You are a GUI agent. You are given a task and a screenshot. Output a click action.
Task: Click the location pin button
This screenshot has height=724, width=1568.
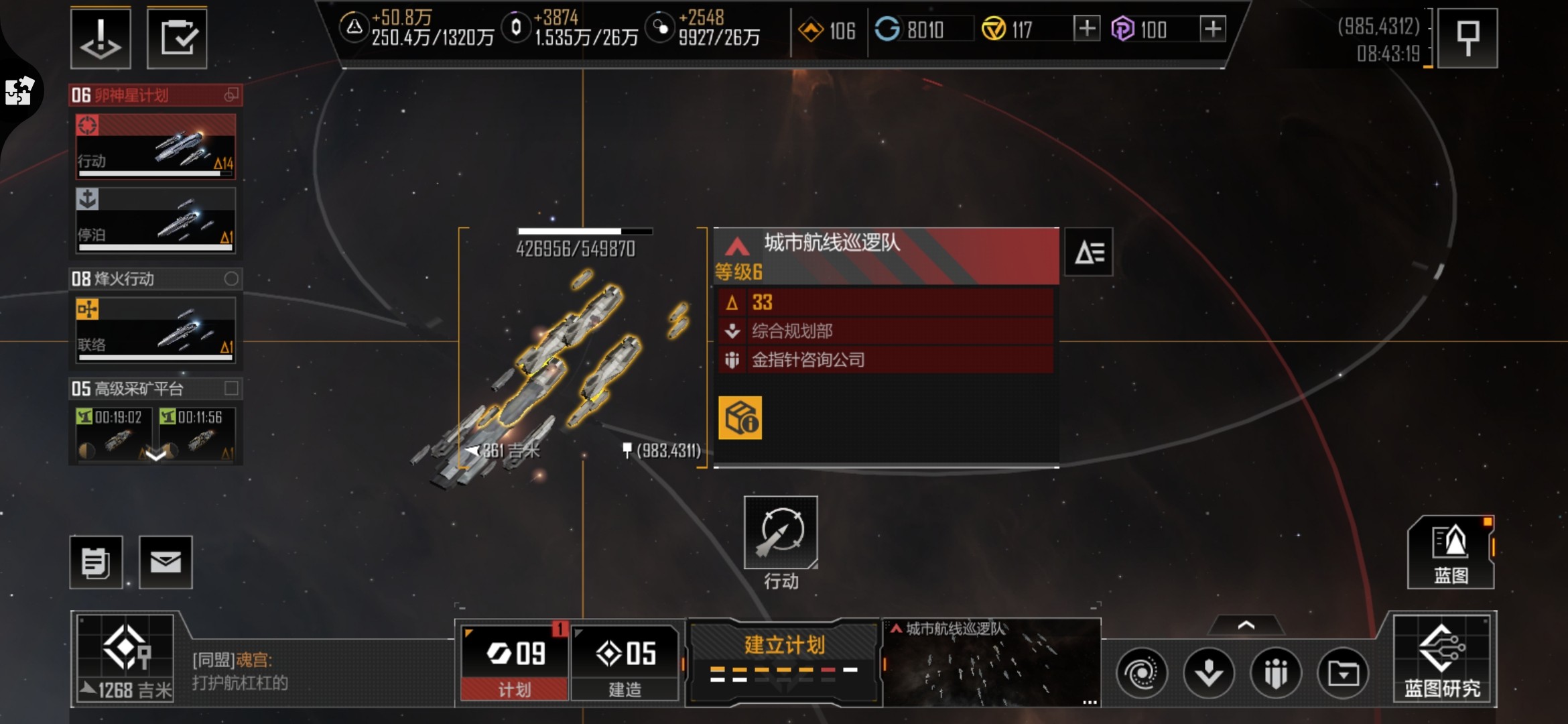tap(1467, 38)
